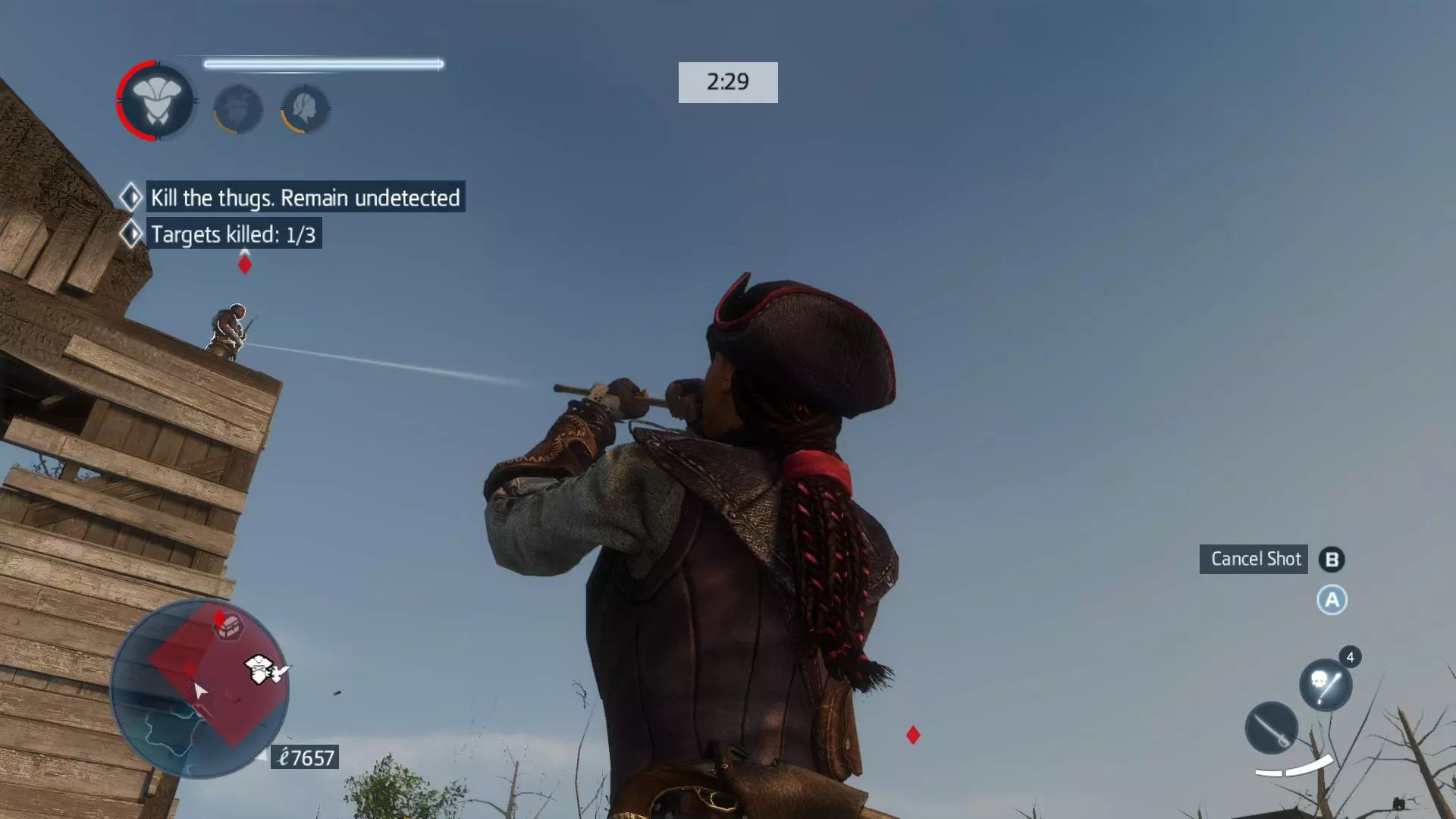Switch to the Slave persona icon

pyautogui.click(x=238, y=109)
